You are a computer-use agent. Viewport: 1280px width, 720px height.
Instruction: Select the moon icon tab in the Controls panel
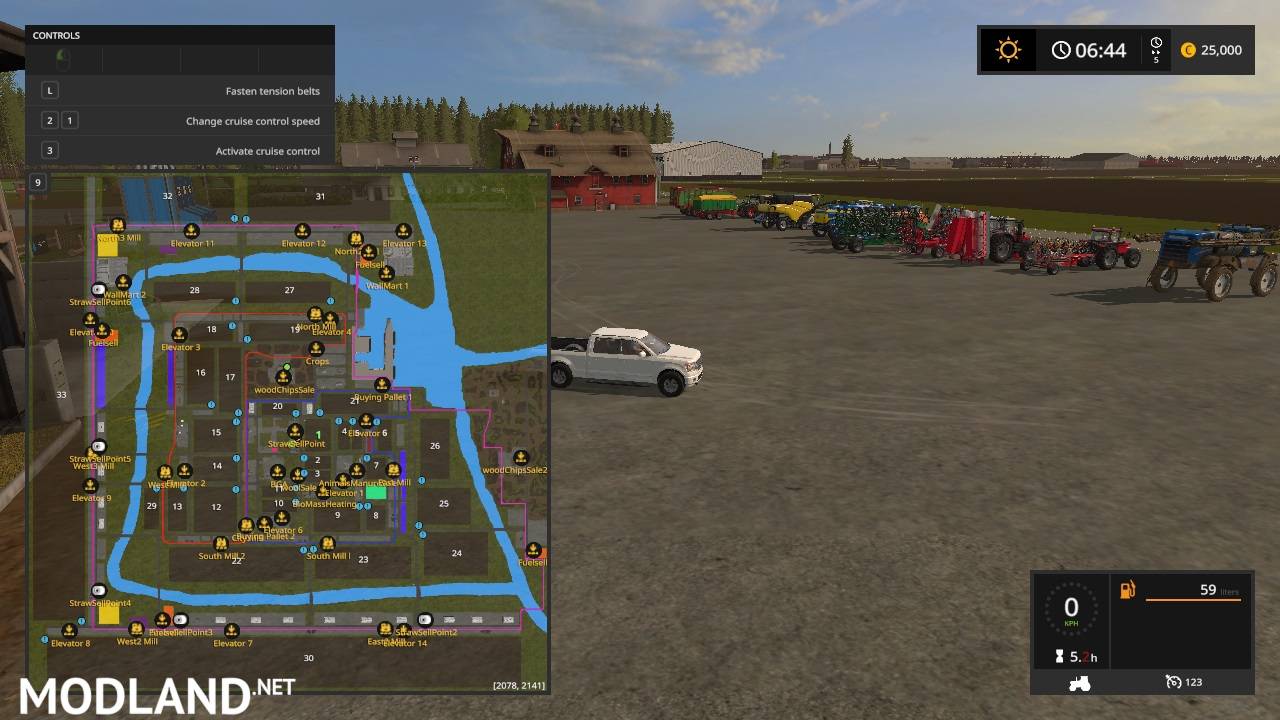(x=64, y=58)
